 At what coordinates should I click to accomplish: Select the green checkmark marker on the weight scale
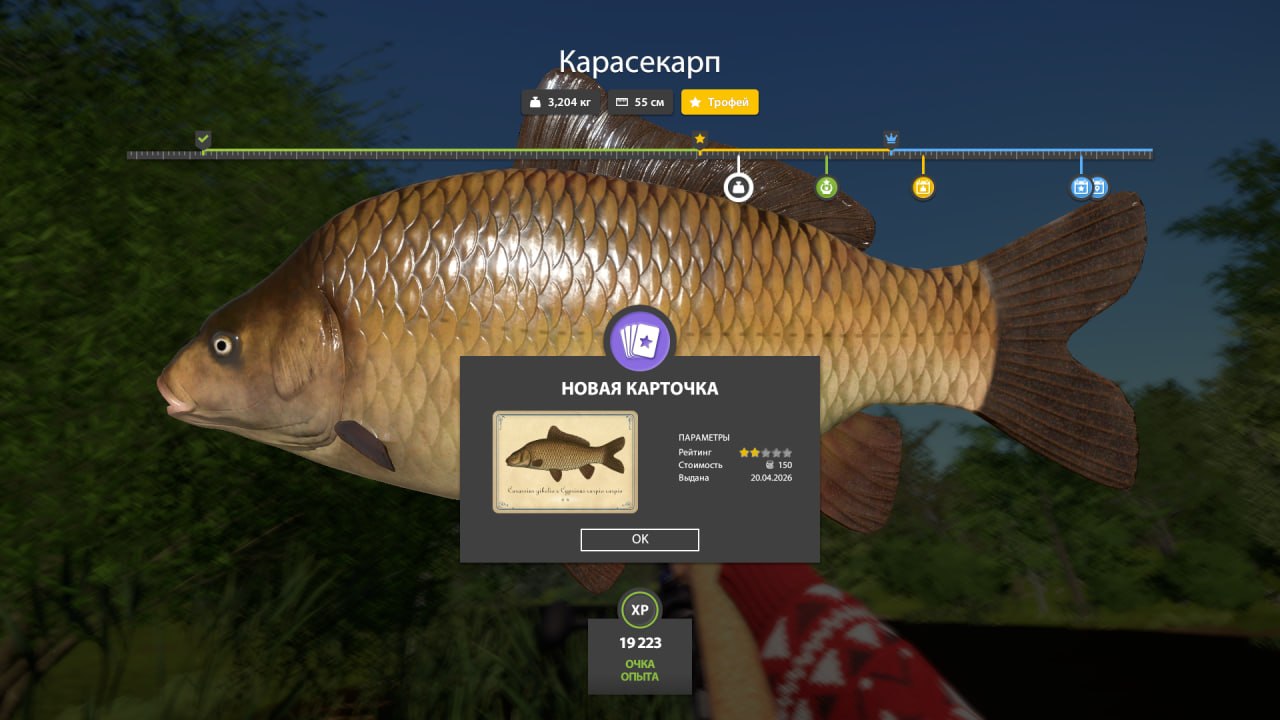point(204,137)
